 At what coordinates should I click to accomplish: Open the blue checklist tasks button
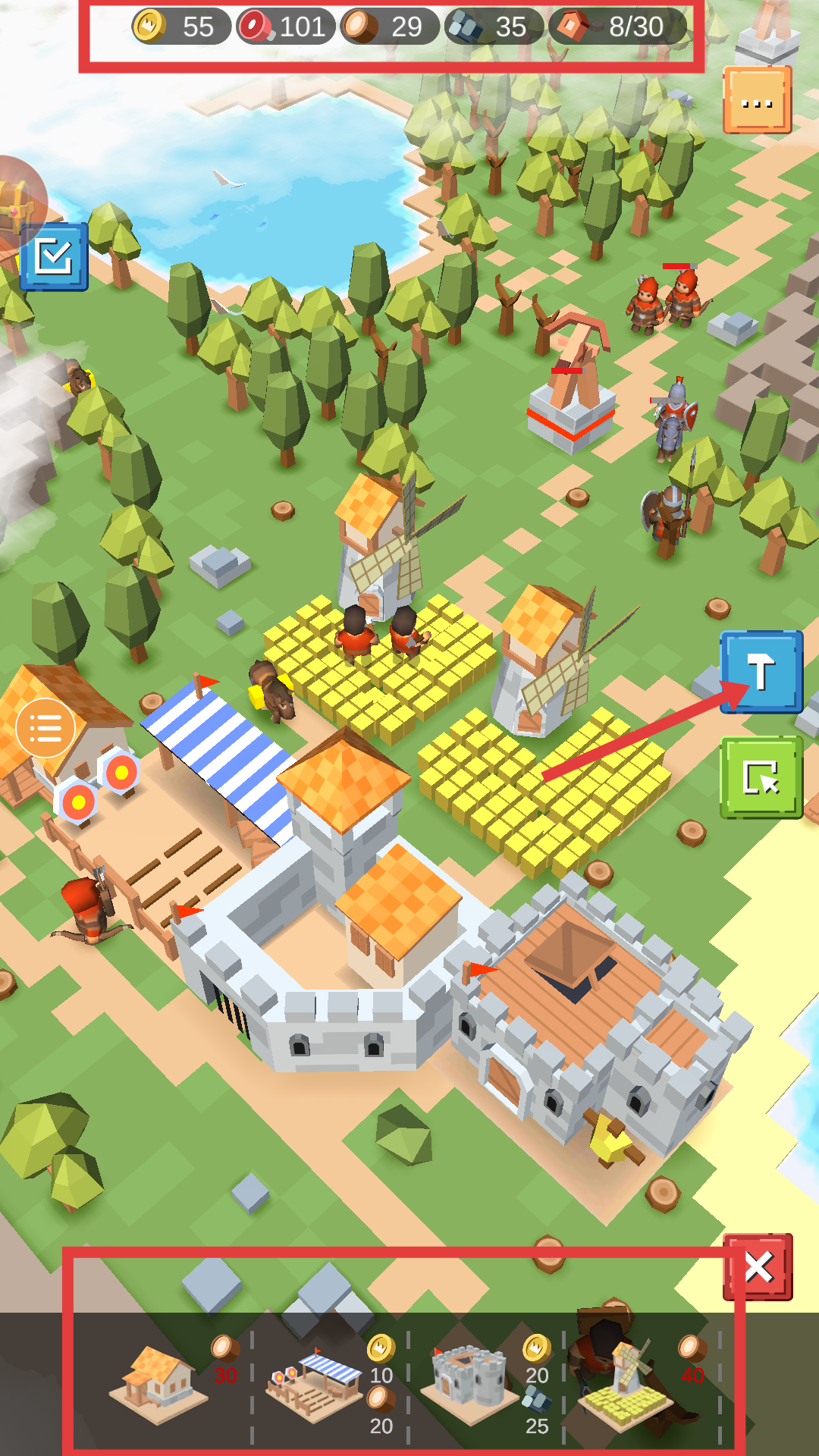coord(54,257)
